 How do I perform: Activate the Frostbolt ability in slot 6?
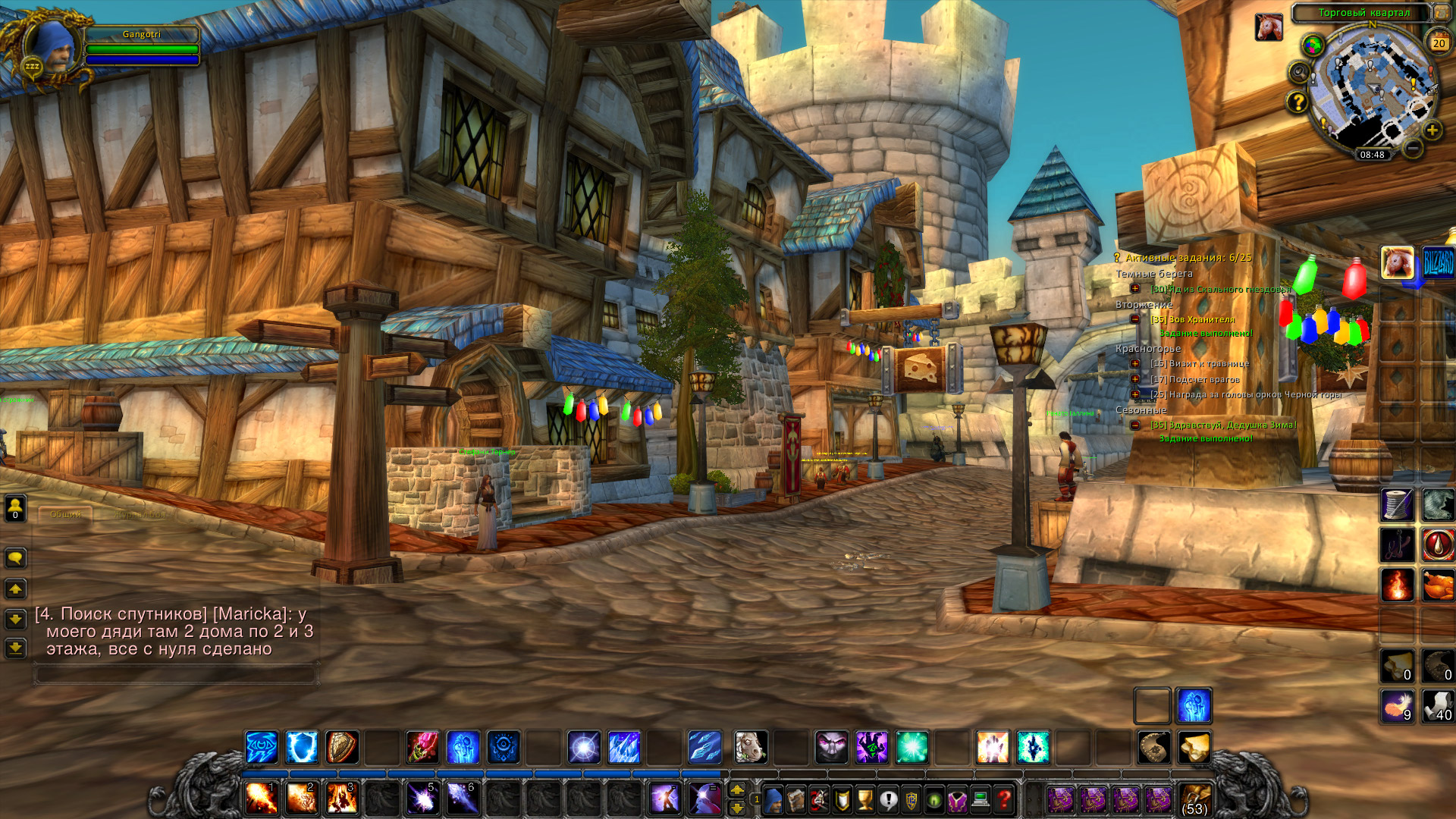click(x=462, y=799)
